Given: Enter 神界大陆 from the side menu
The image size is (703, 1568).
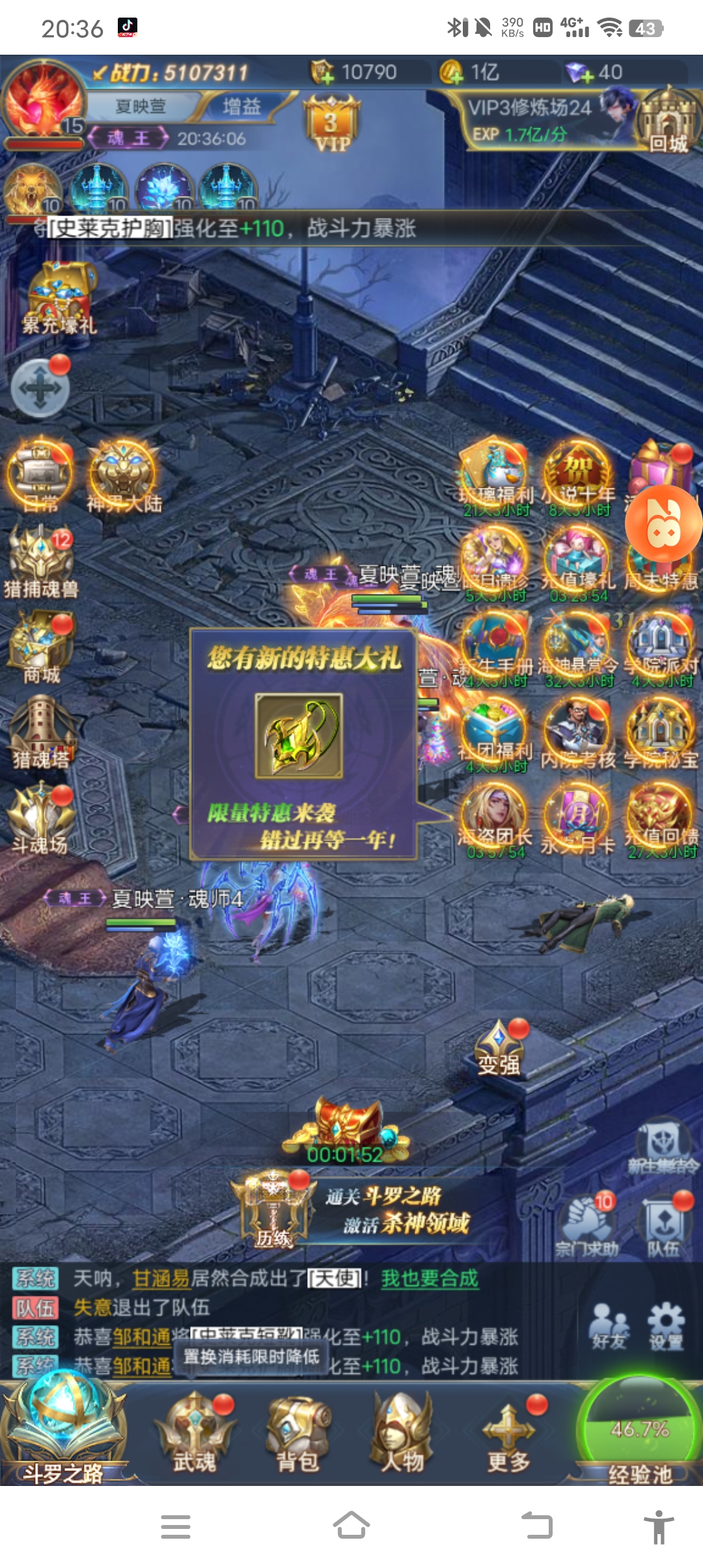Looking at the screenshot, I should tap(124, 477).
